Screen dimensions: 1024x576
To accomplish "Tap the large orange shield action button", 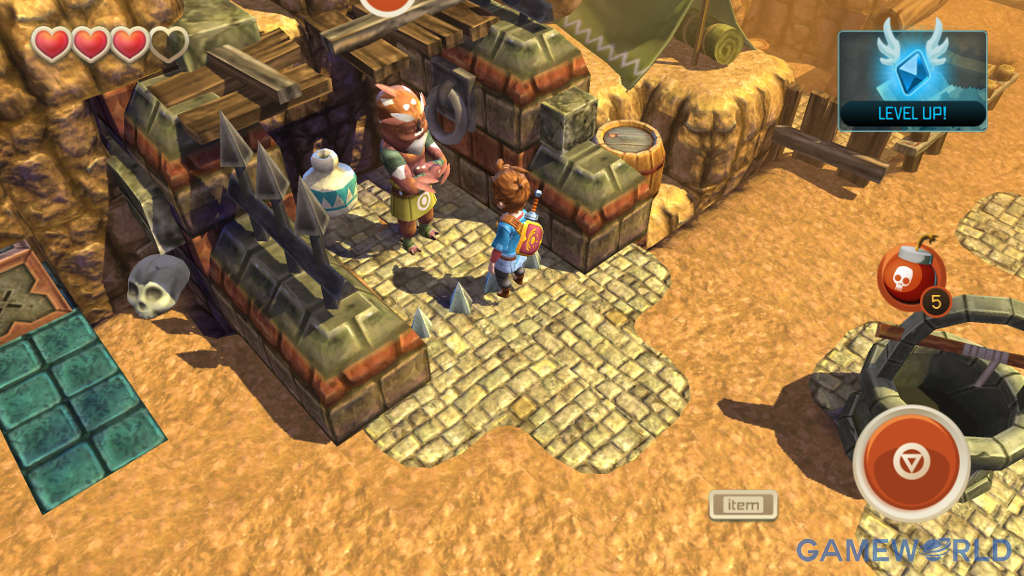I will (x=911, y=463).
